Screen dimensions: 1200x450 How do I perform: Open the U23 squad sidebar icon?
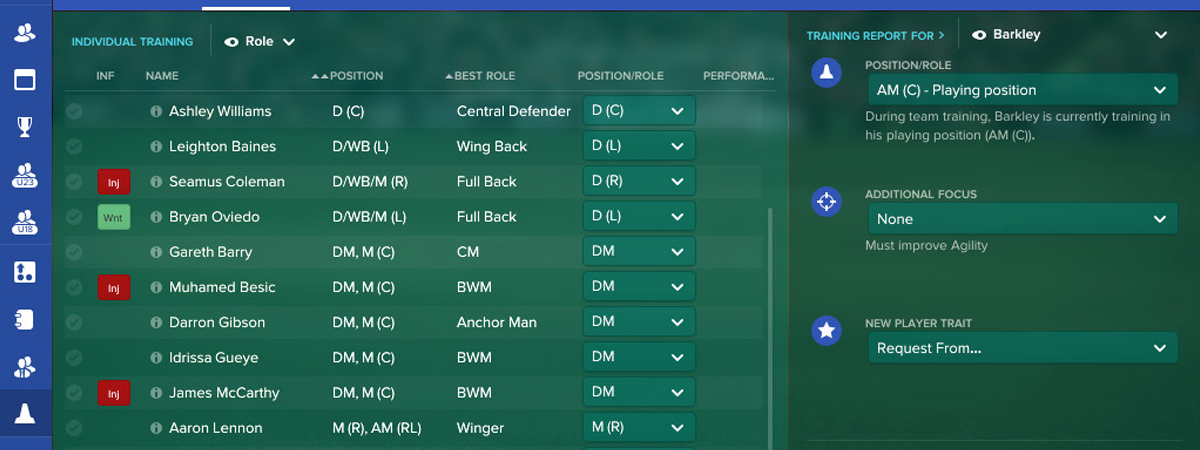click(25, 175)
